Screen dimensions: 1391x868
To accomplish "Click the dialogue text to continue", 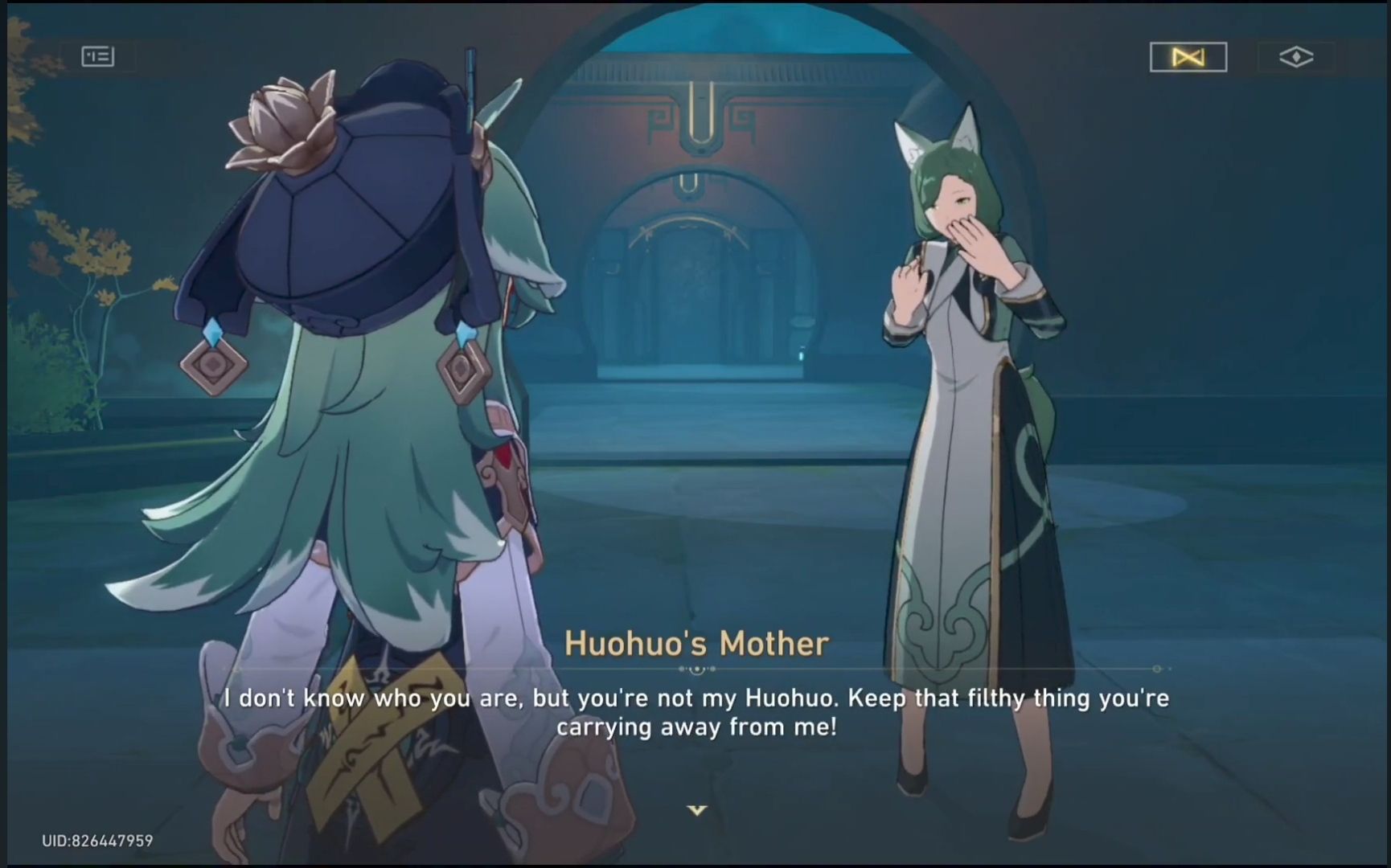I will pyautogui.click(x=695, y=711).
